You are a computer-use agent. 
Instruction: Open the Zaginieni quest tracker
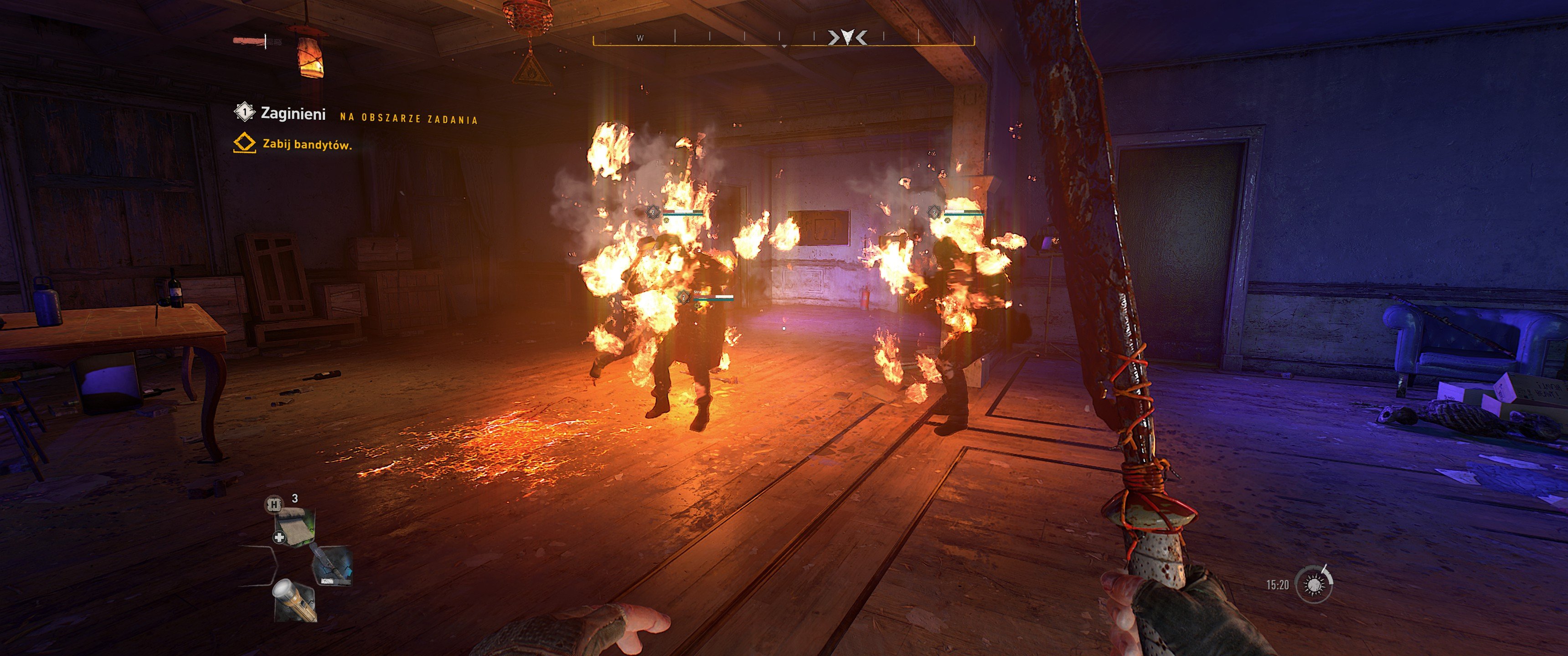[x=293, y=113]
